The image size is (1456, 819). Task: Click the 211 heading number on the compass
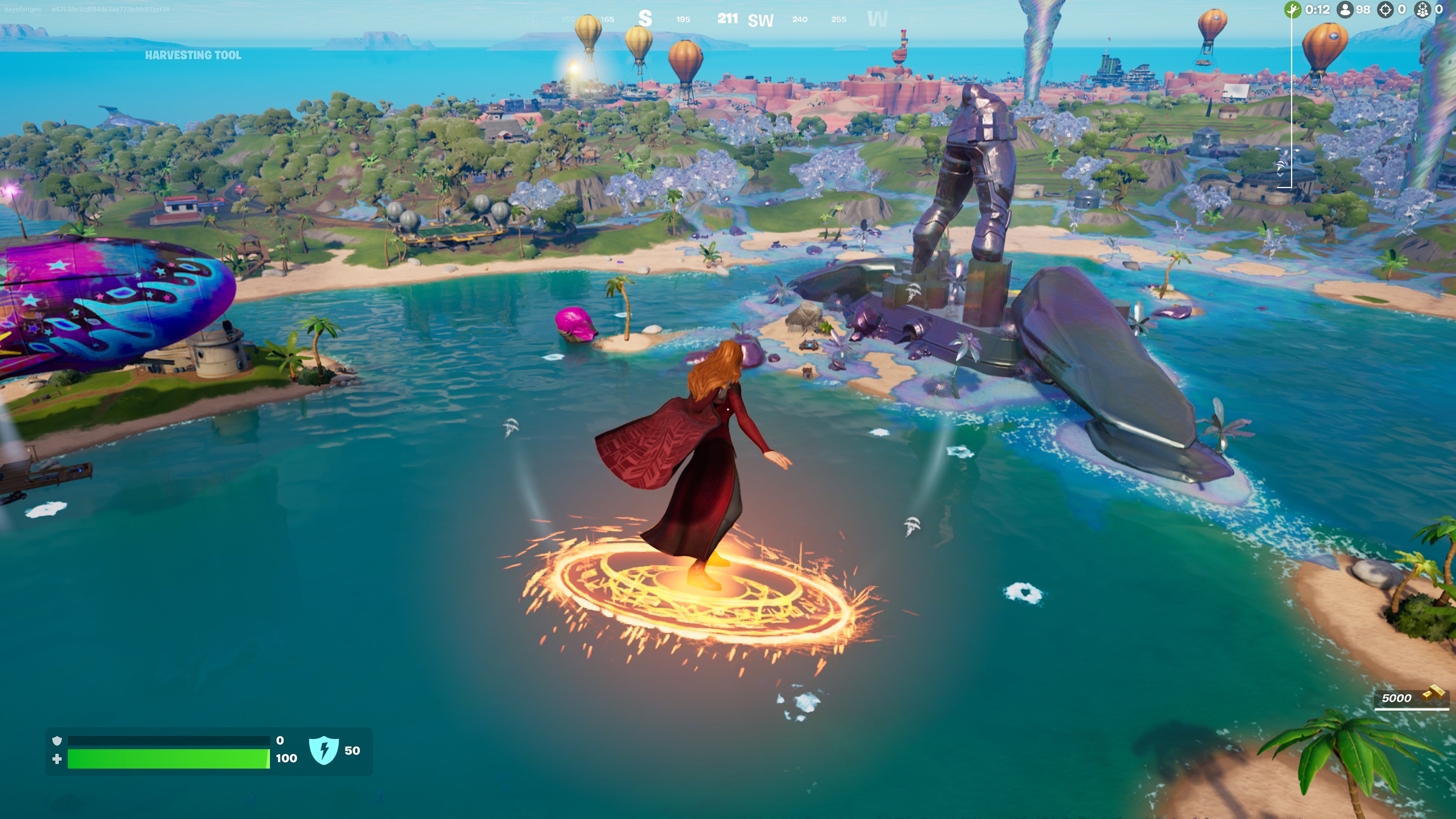[x=728, y=18]
